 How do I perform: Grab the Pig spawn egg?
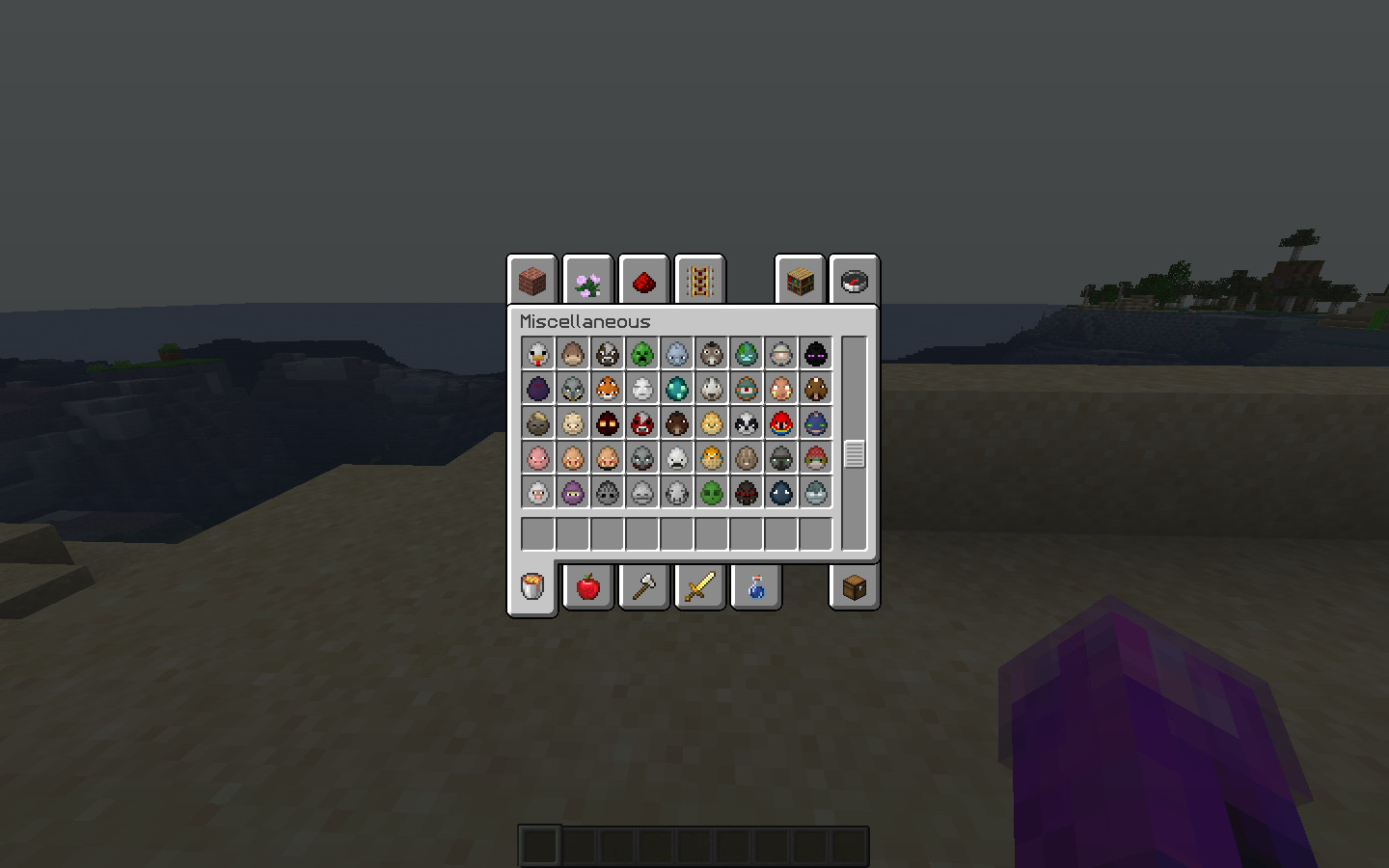point(537,457)
